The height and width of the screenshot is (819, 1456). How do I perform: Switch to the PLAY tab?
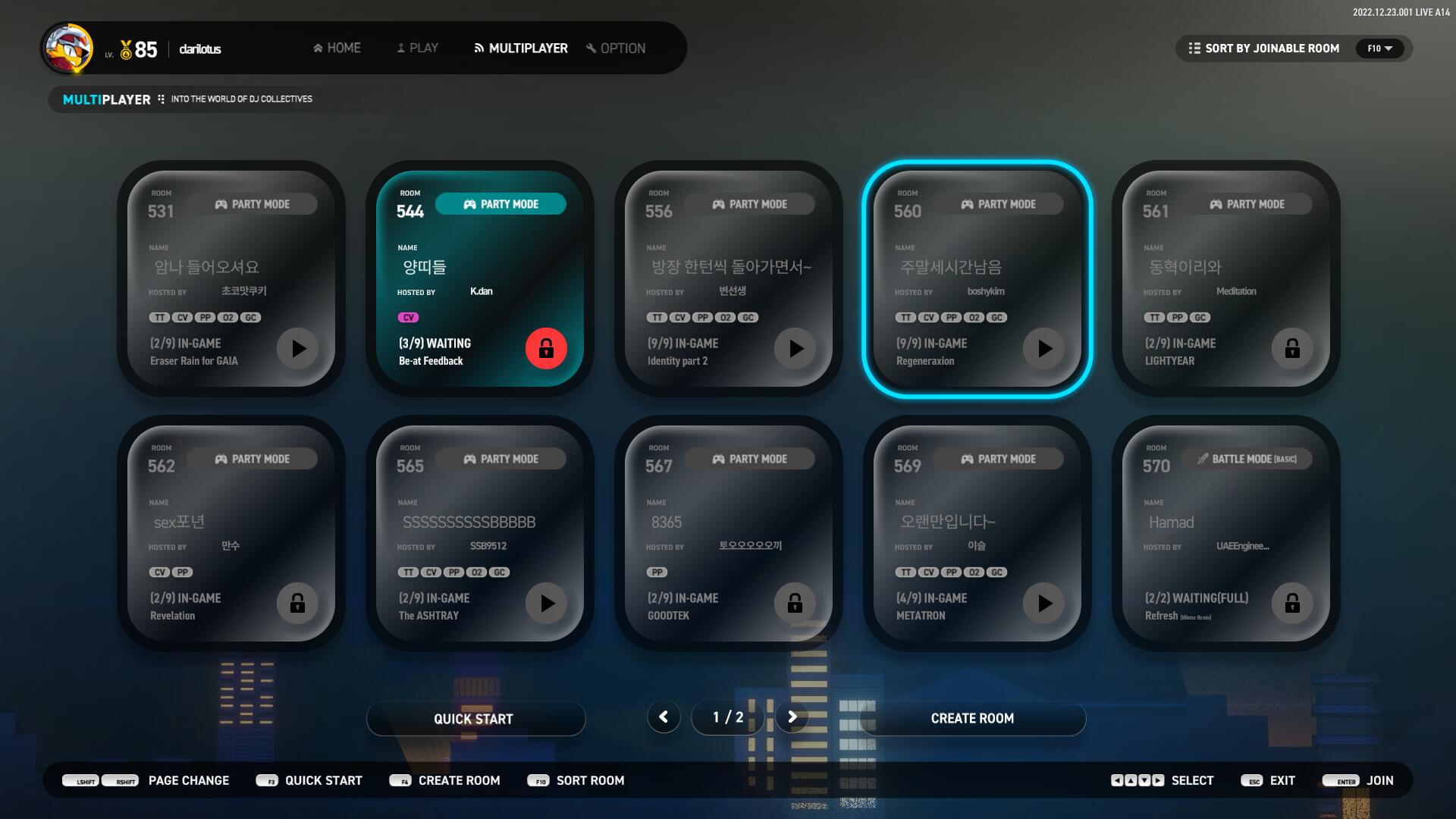(x=418, y=48)
